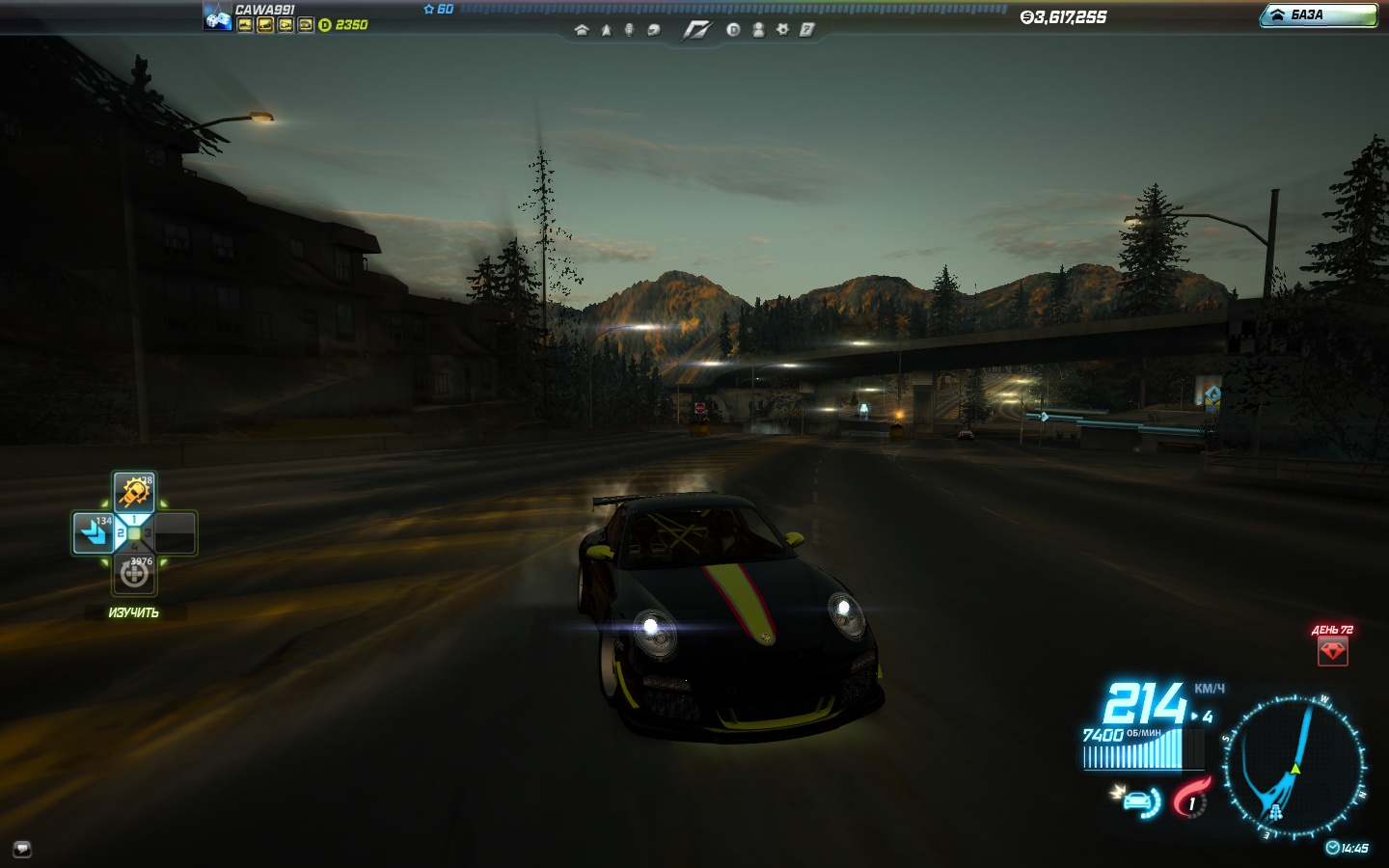Click the CAWA991 dice avatar
This screenshot has height=868, width=1389.
pyautogui.click(x=217, y=17)
